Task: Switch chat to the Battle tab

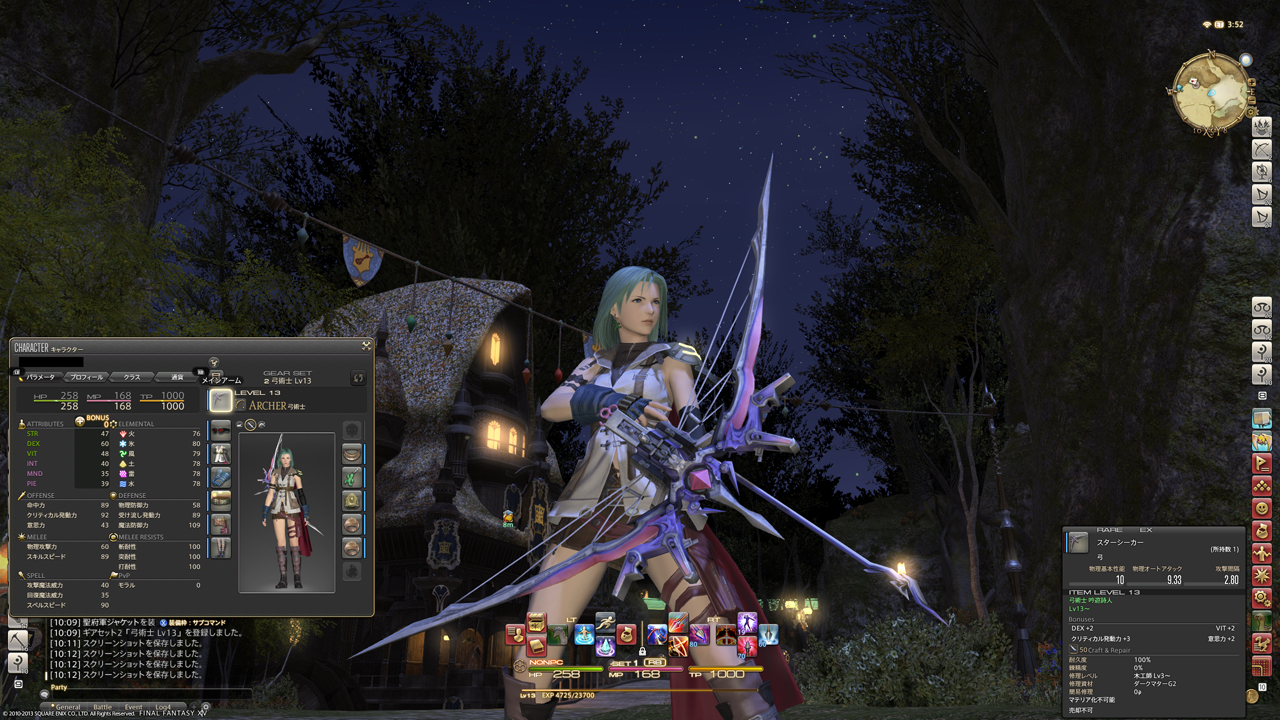Action: 102,707
